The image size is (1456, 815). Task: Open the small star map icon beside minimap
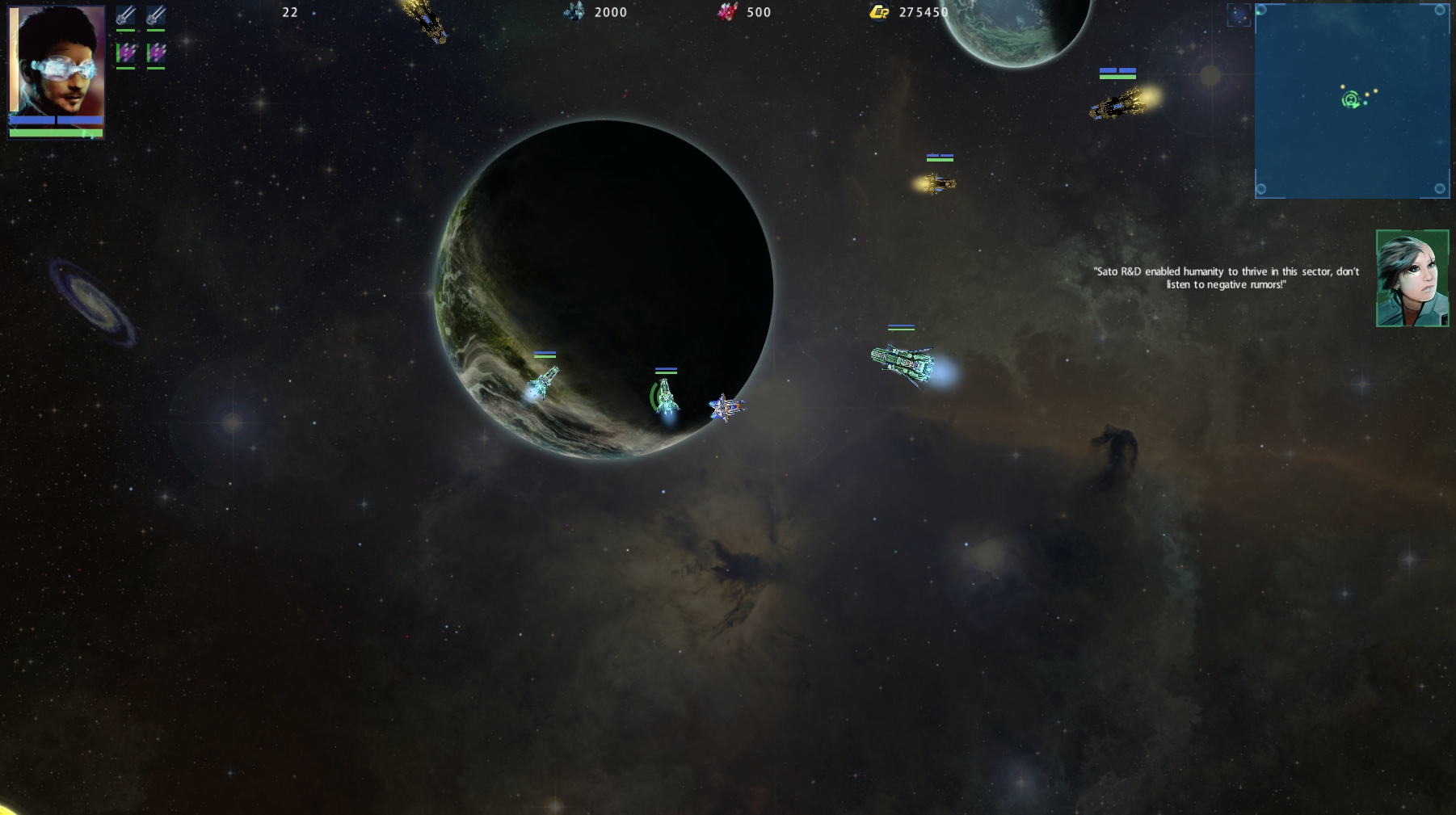[1239, 15]
